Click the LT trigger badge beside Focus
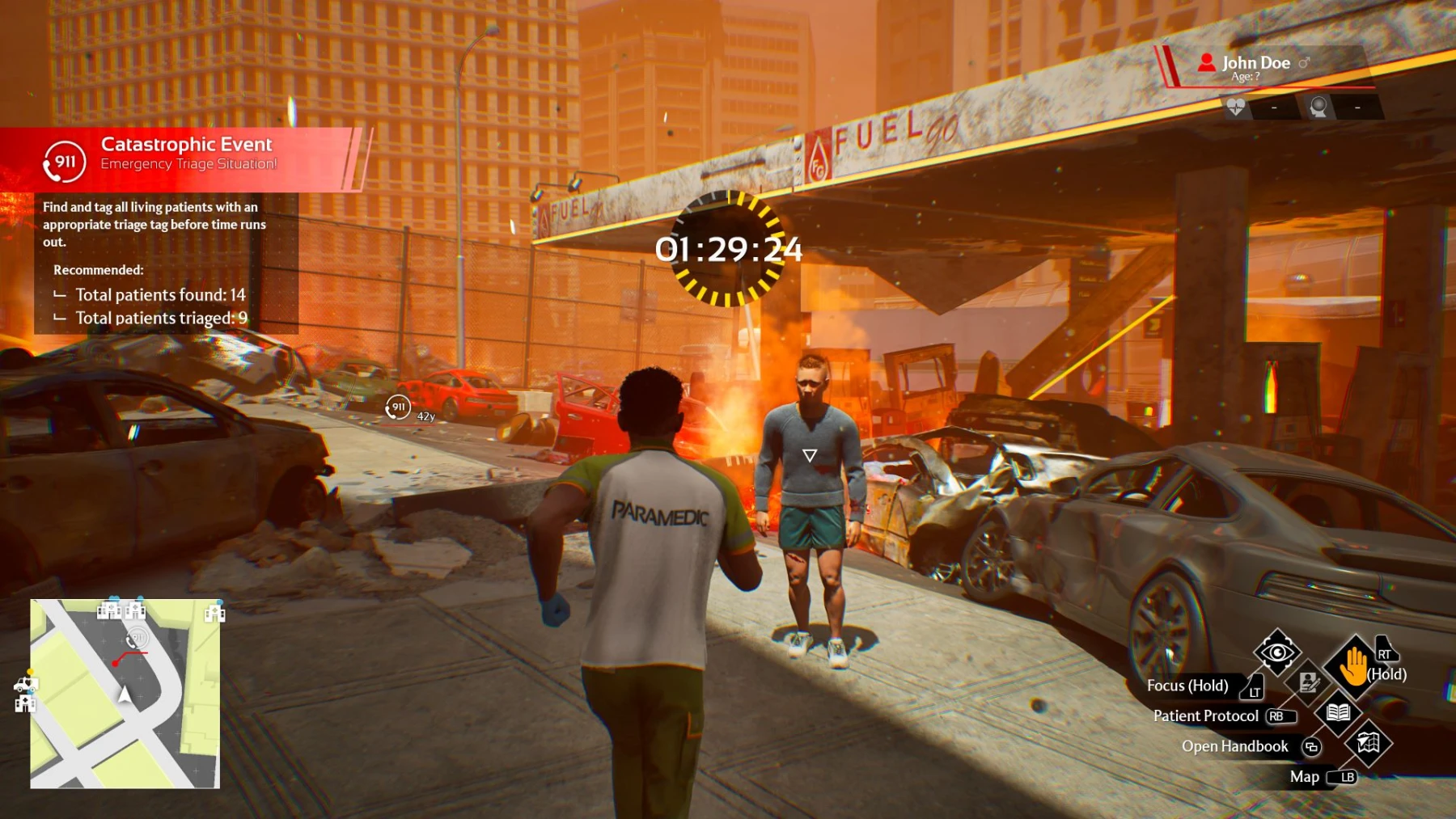1456x819 pixels. (x=1255, y=692)
